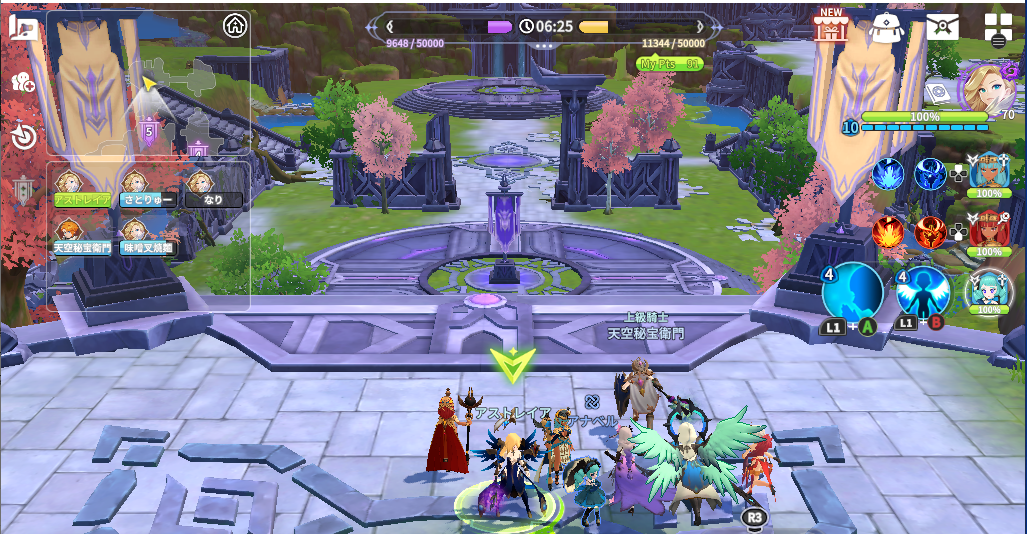This screenshot has width=1028, height=534.
Task: Click the My Pts badge
Action: (x=670, y=64)
